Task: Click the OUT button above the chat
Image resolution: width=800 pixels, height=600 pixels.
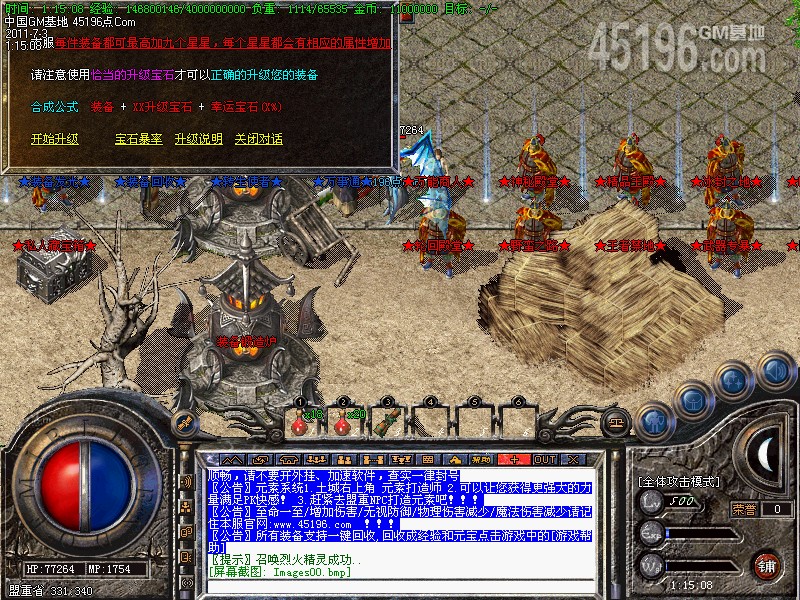Action: tap(544, 459)
